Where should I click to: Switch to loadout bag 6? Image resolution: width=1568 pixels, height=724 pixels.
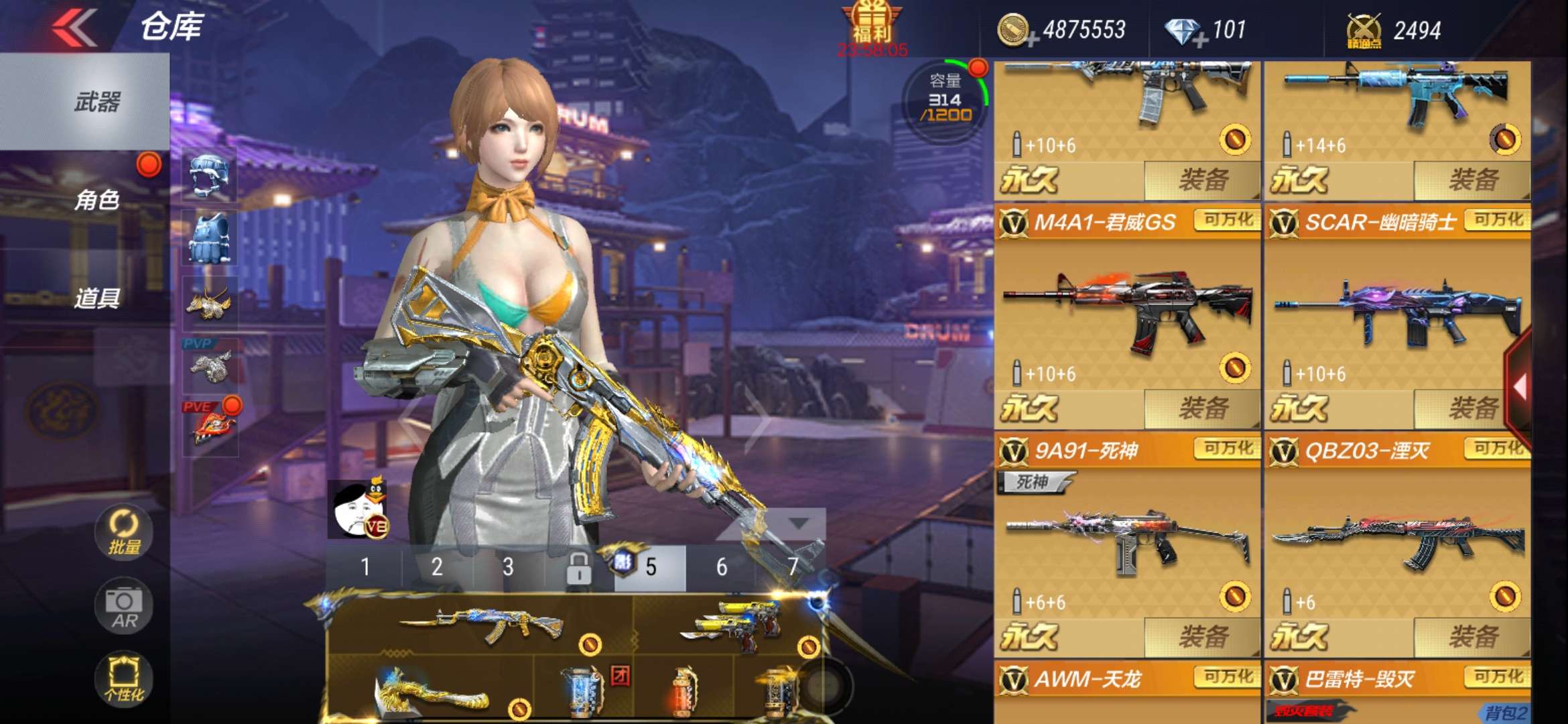coord(722,568)
